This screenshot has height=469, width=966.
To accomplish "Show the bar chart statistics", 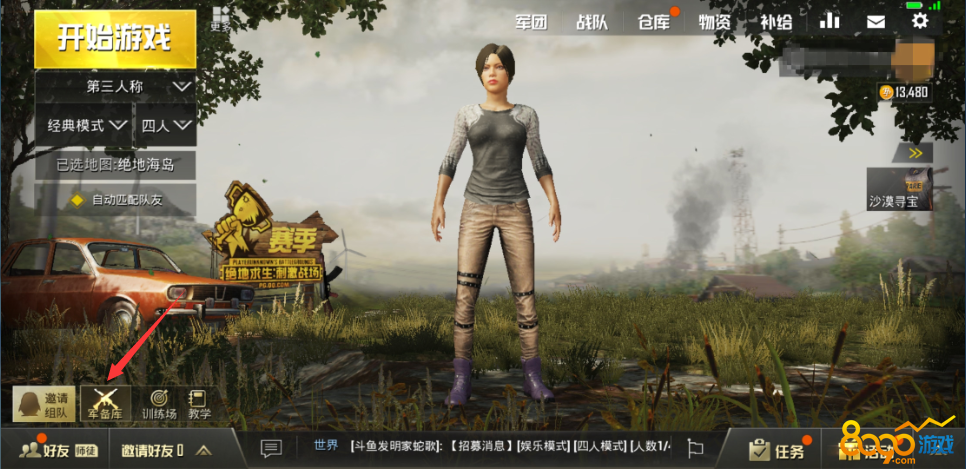I will tap(830, 21).
